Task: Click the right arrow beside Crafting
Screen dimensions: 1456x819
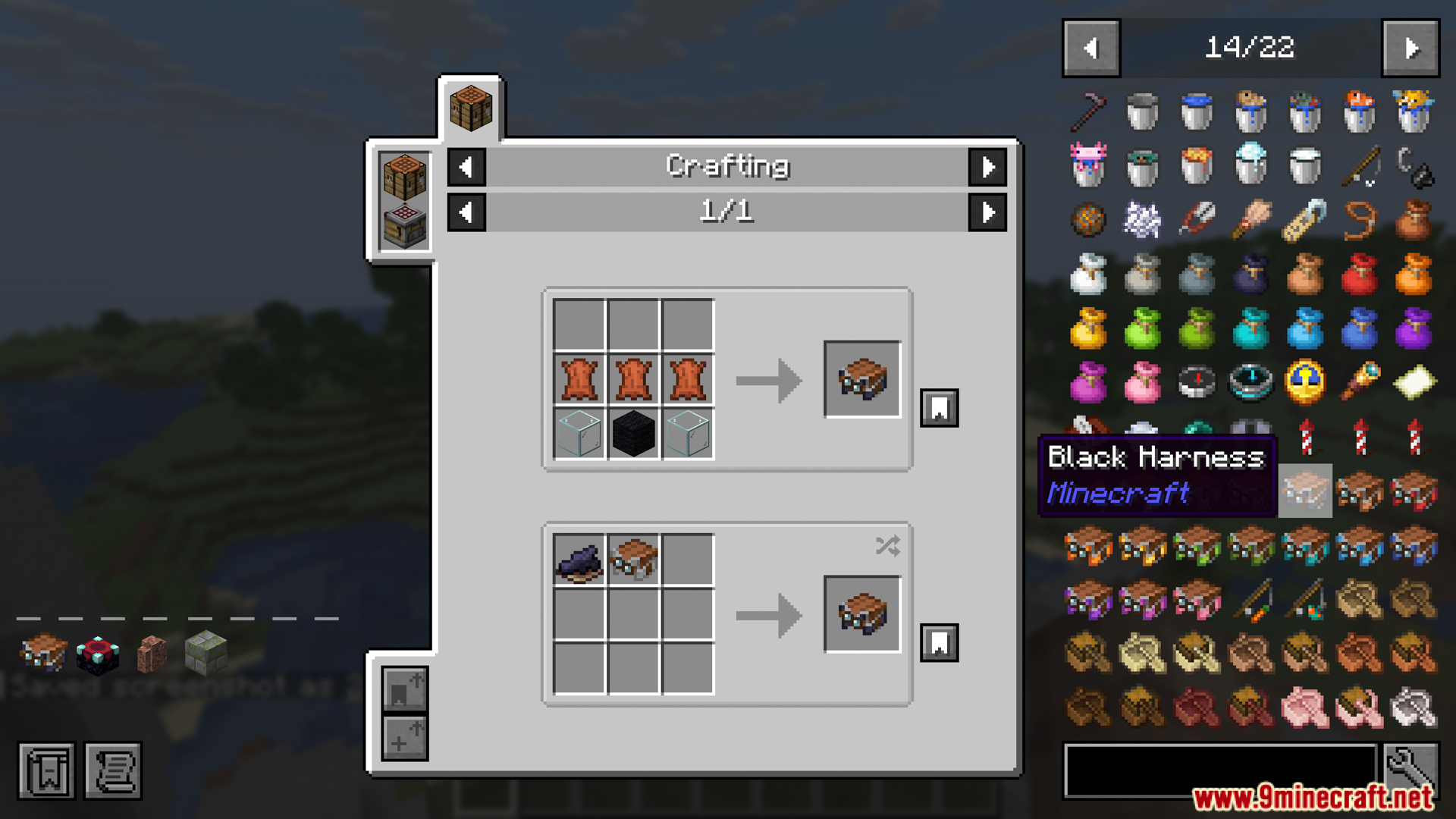Action: [988, 167]
